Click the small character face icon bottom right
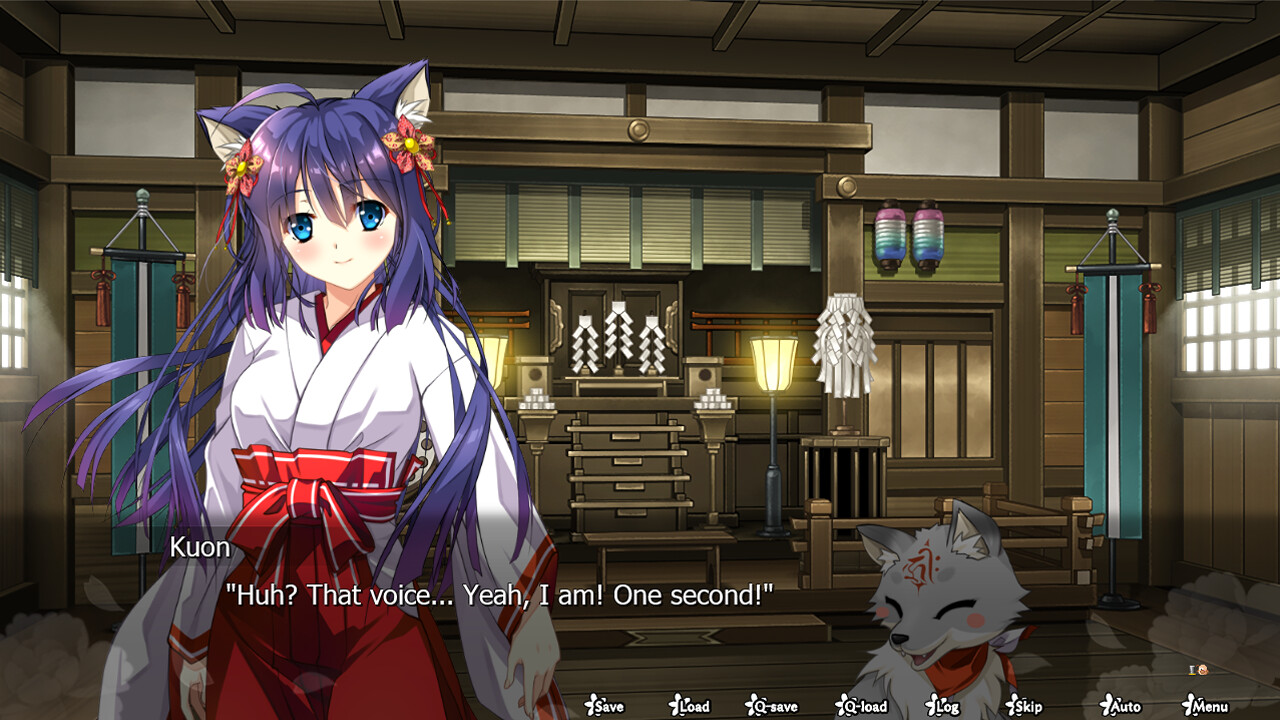Screen dimensions: 1280x720 pos(1203,670)
